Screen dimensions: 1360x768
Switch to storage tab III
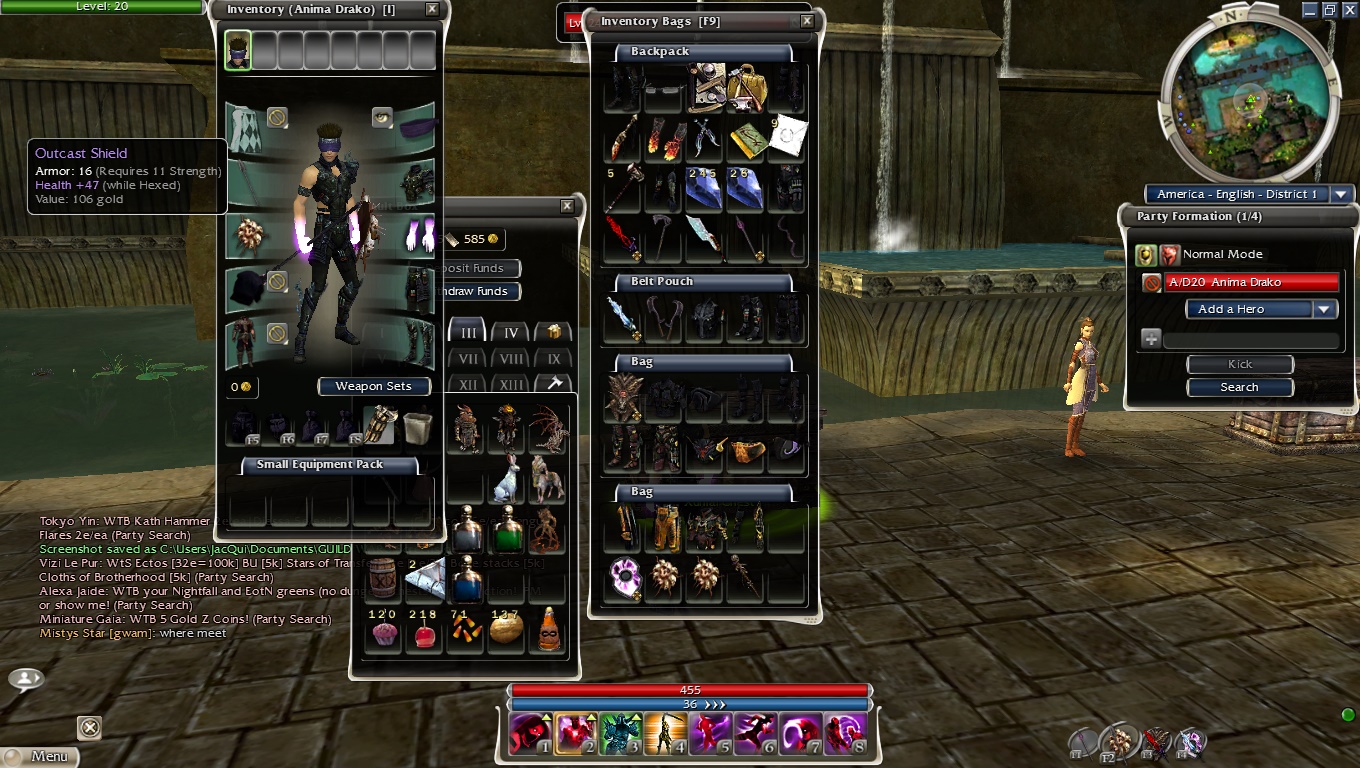tap(467, 333)
